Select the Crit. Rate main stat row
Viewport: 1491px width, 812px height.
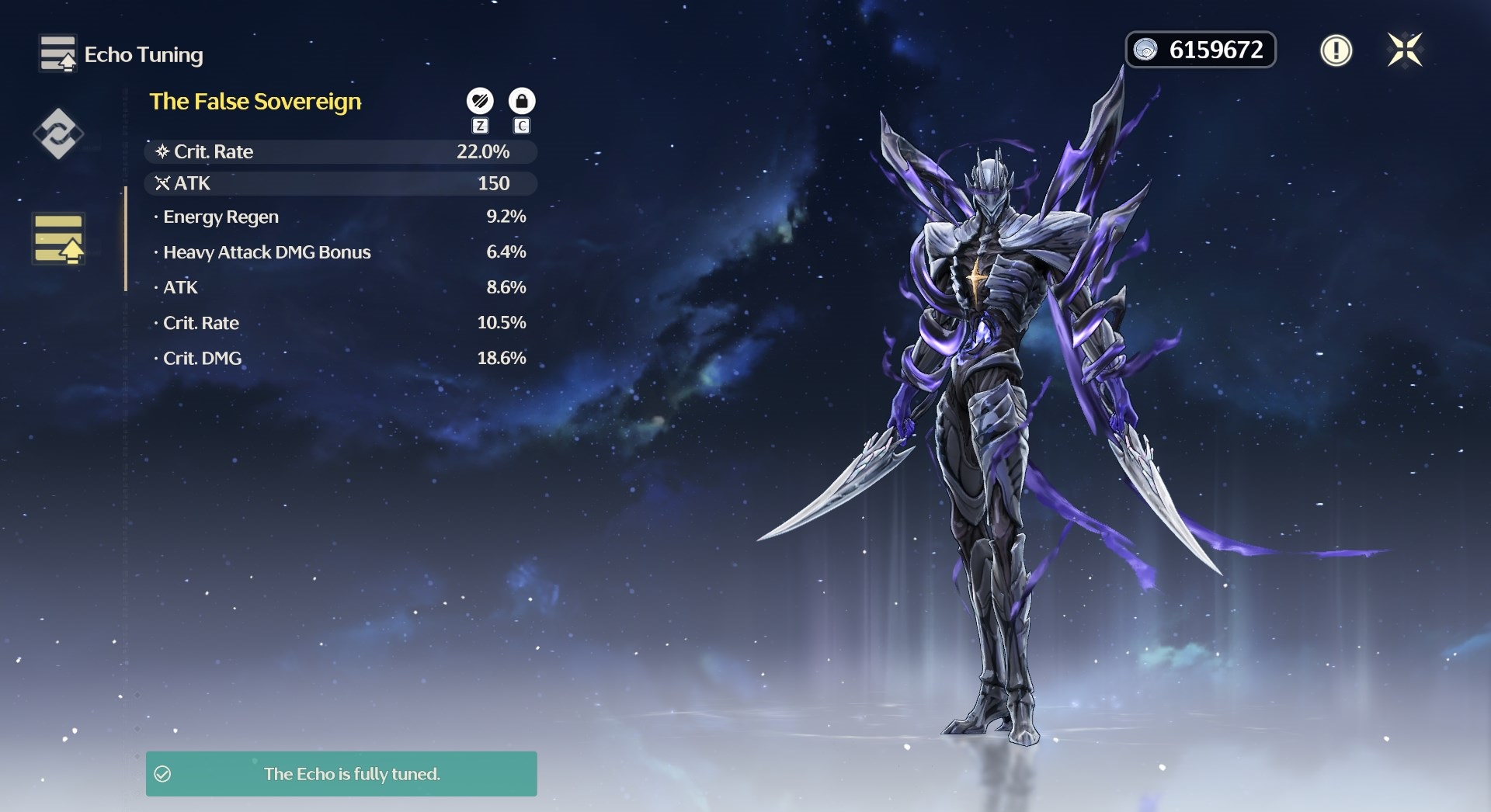(340, 151)
